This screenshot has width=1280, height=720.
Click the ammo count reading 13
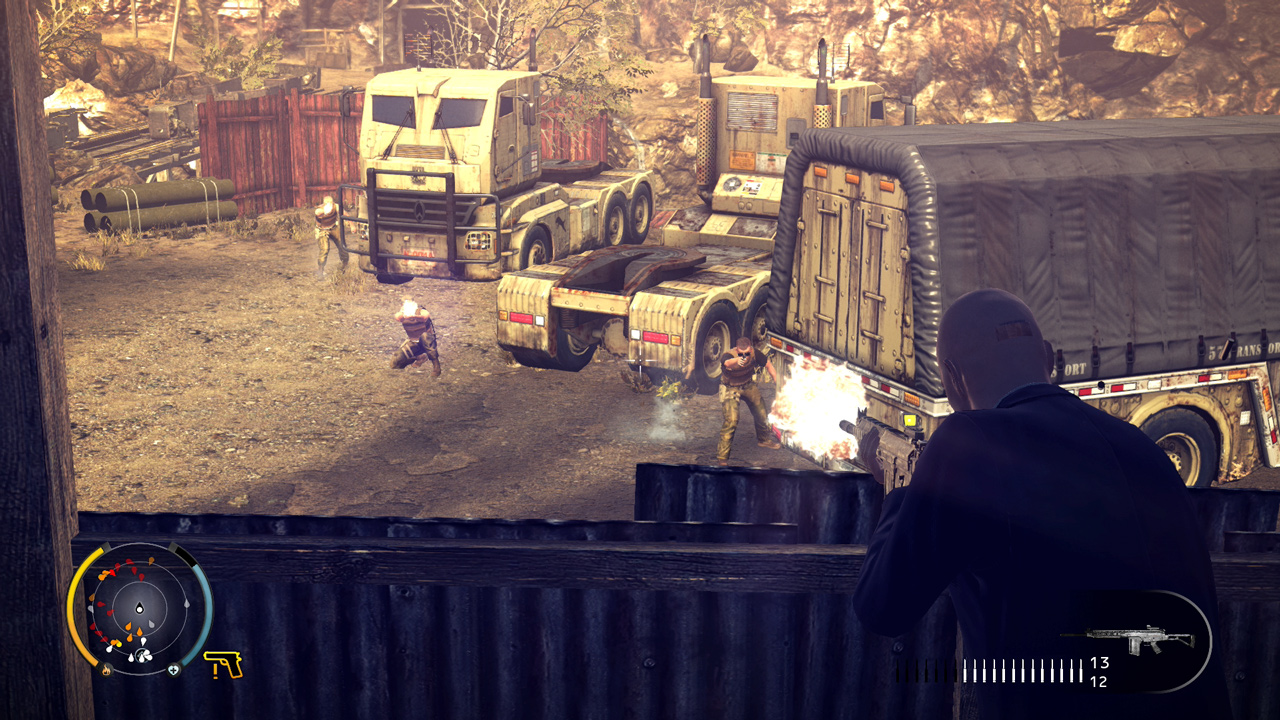pos(1099,664)
